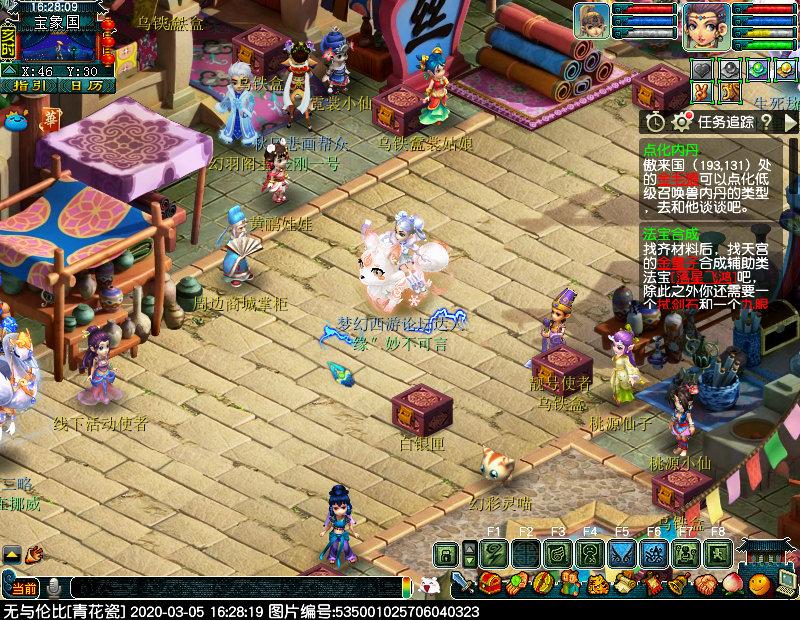Click the 当前 chat channel button

click(24, 587)
